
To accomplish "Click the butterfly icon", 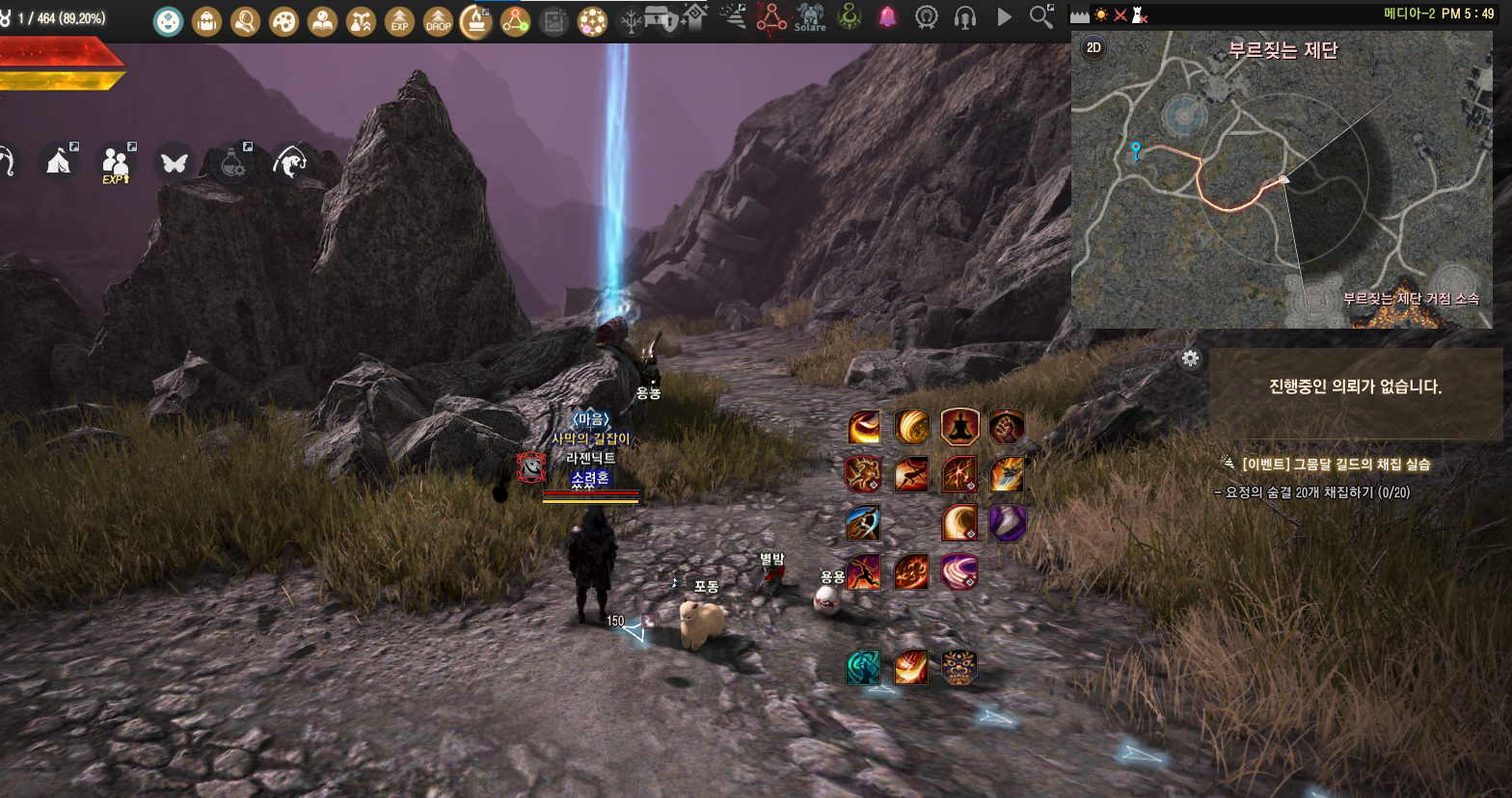I will (x=174, y=162).
